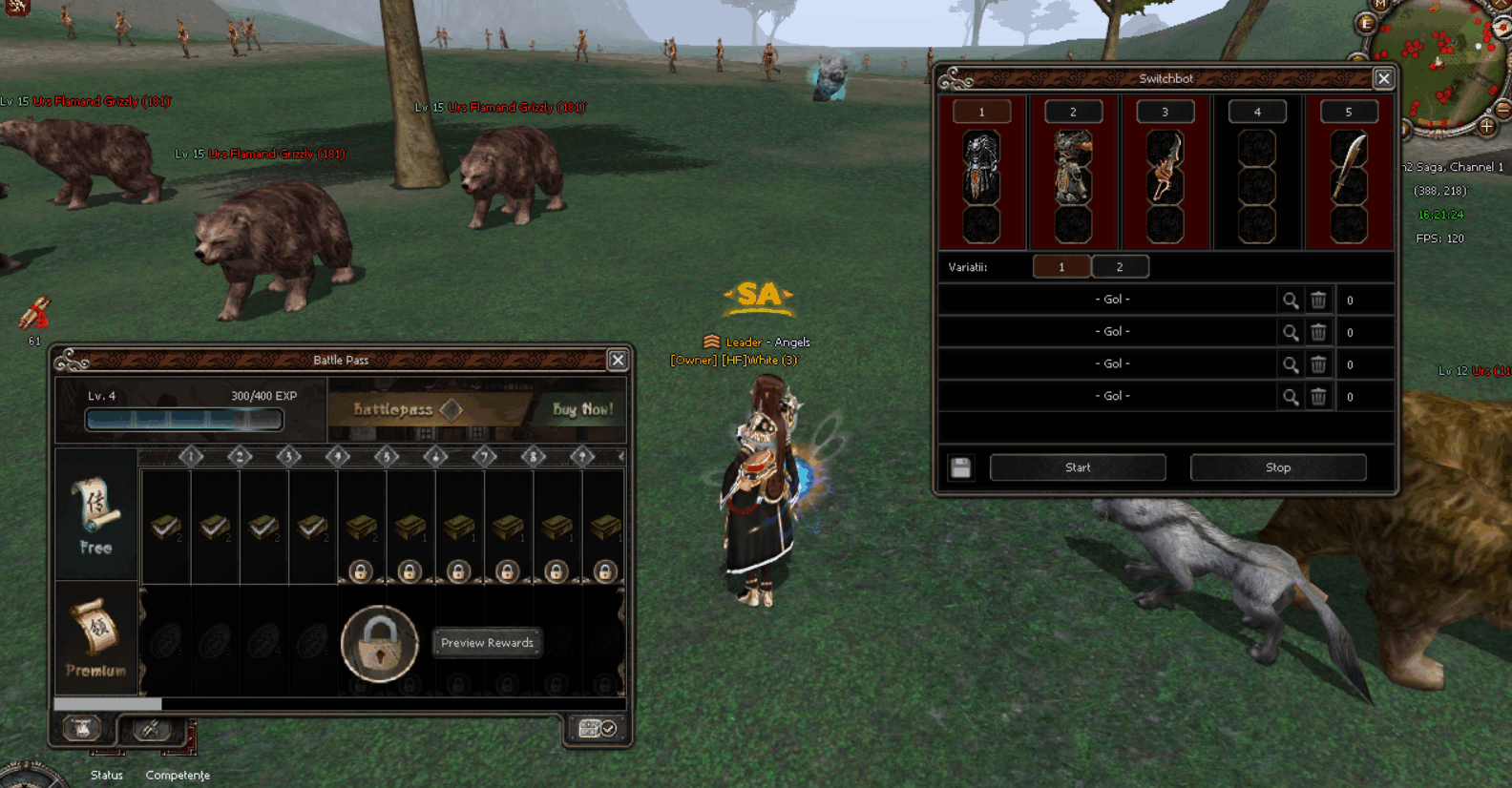Select the Premium reward track
The height and width of the screenshot is (788, 1512).
95,637
